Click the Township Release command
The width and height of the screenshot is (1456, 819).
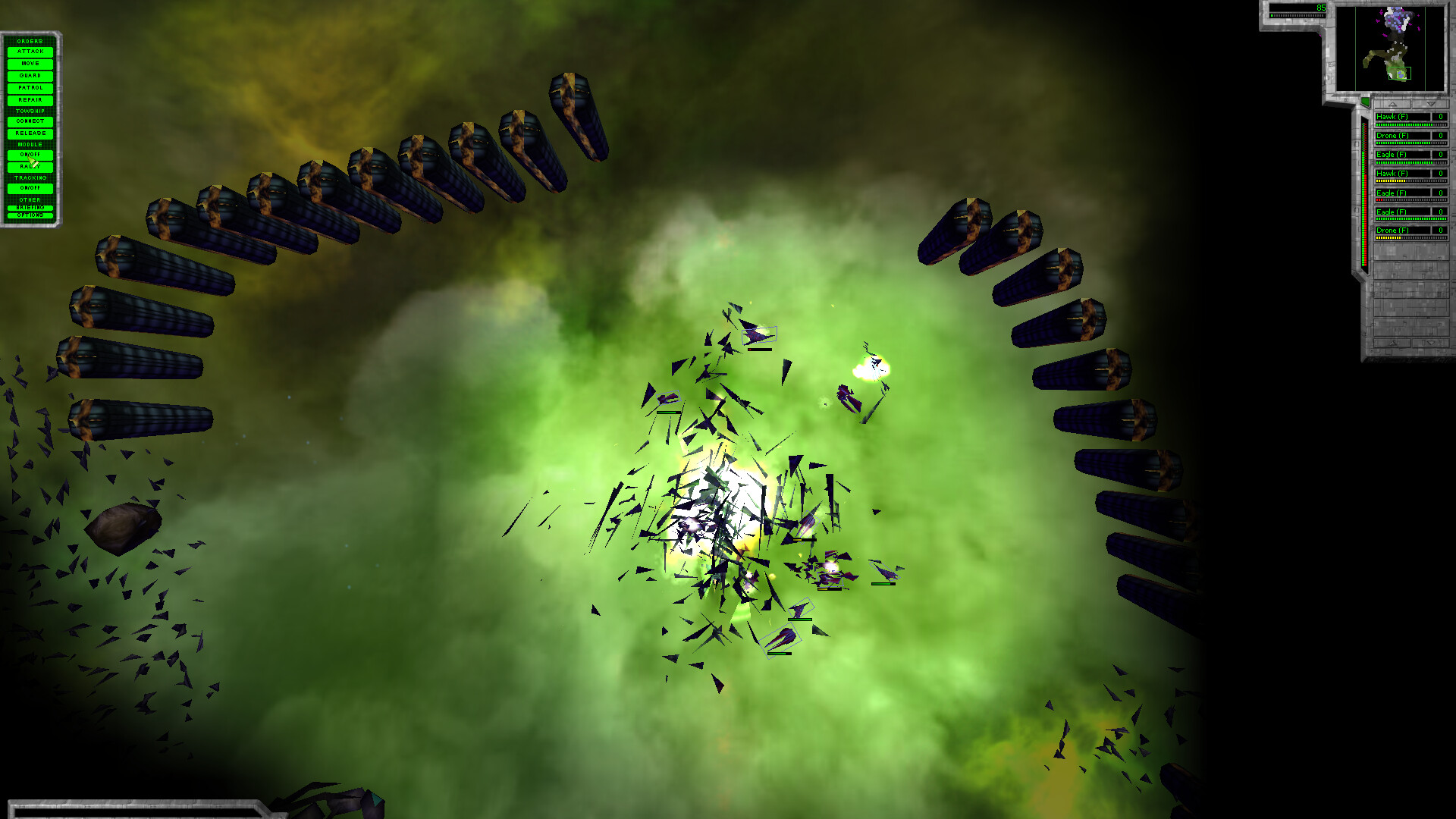[30, 133]
